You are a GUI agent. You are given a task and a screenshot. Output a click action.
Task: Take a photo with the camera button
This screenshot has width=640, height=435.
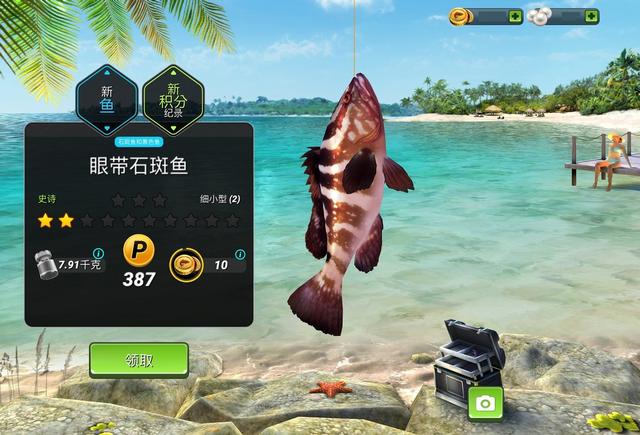click(x=485, y=403)
